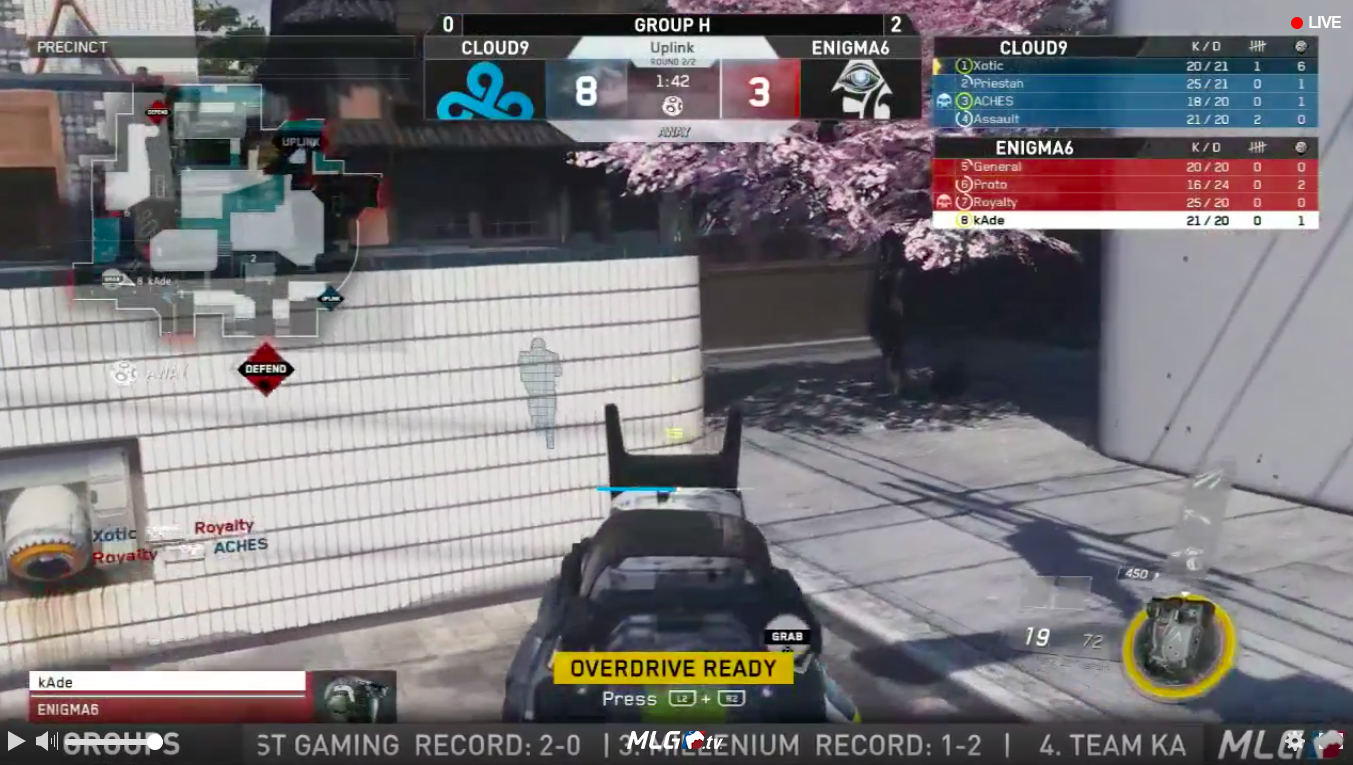Screen dimensions: 1353x765
Task: Click the kAde player name card
Action: pyautogui.click(x=168, y=682)
